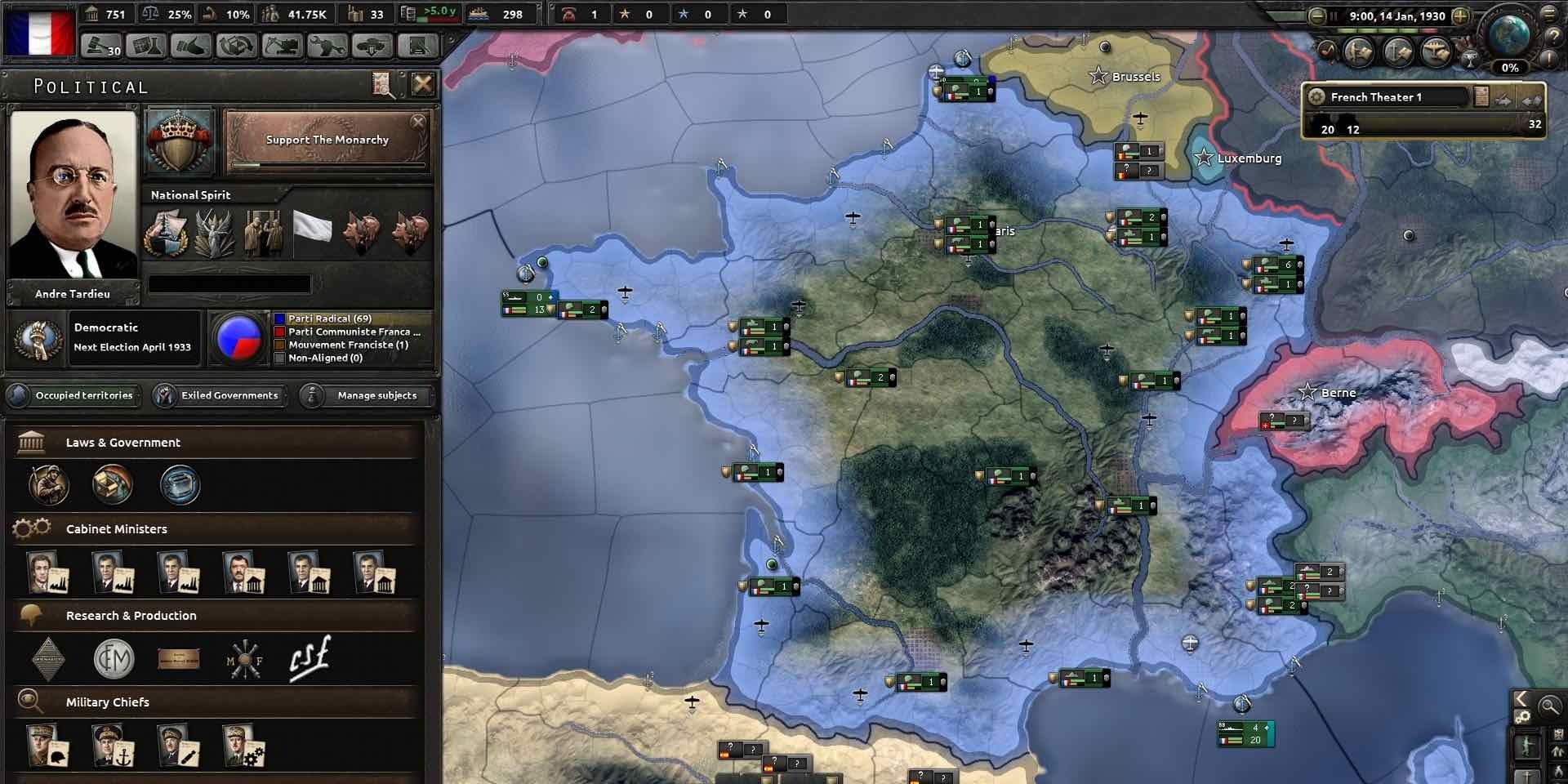
Task: Select the Exiled Governments tab
Action: 218,395
